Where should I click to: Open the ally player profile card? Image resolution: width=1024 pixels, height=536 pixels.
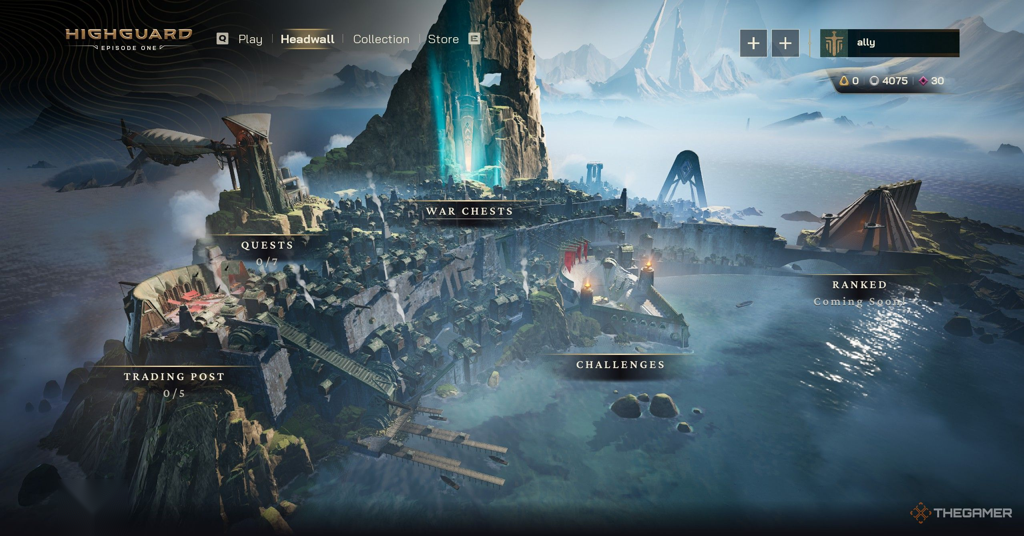click(889, 43)
